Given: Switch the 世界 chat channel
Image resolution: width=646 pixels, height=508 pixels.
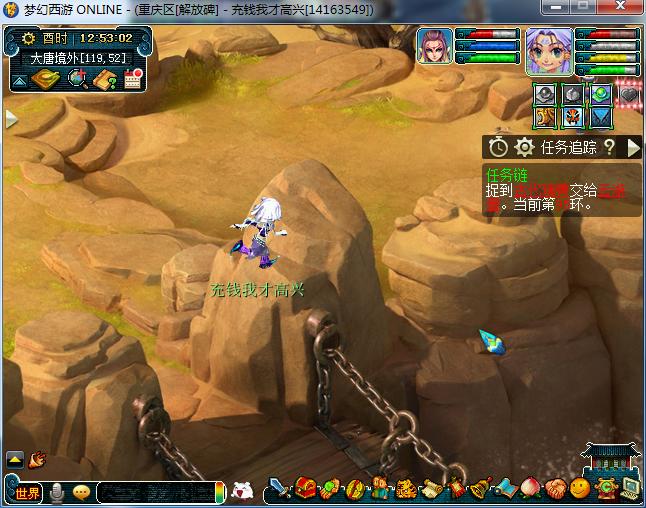Looking at the screenshot, I should click(27, 492).
